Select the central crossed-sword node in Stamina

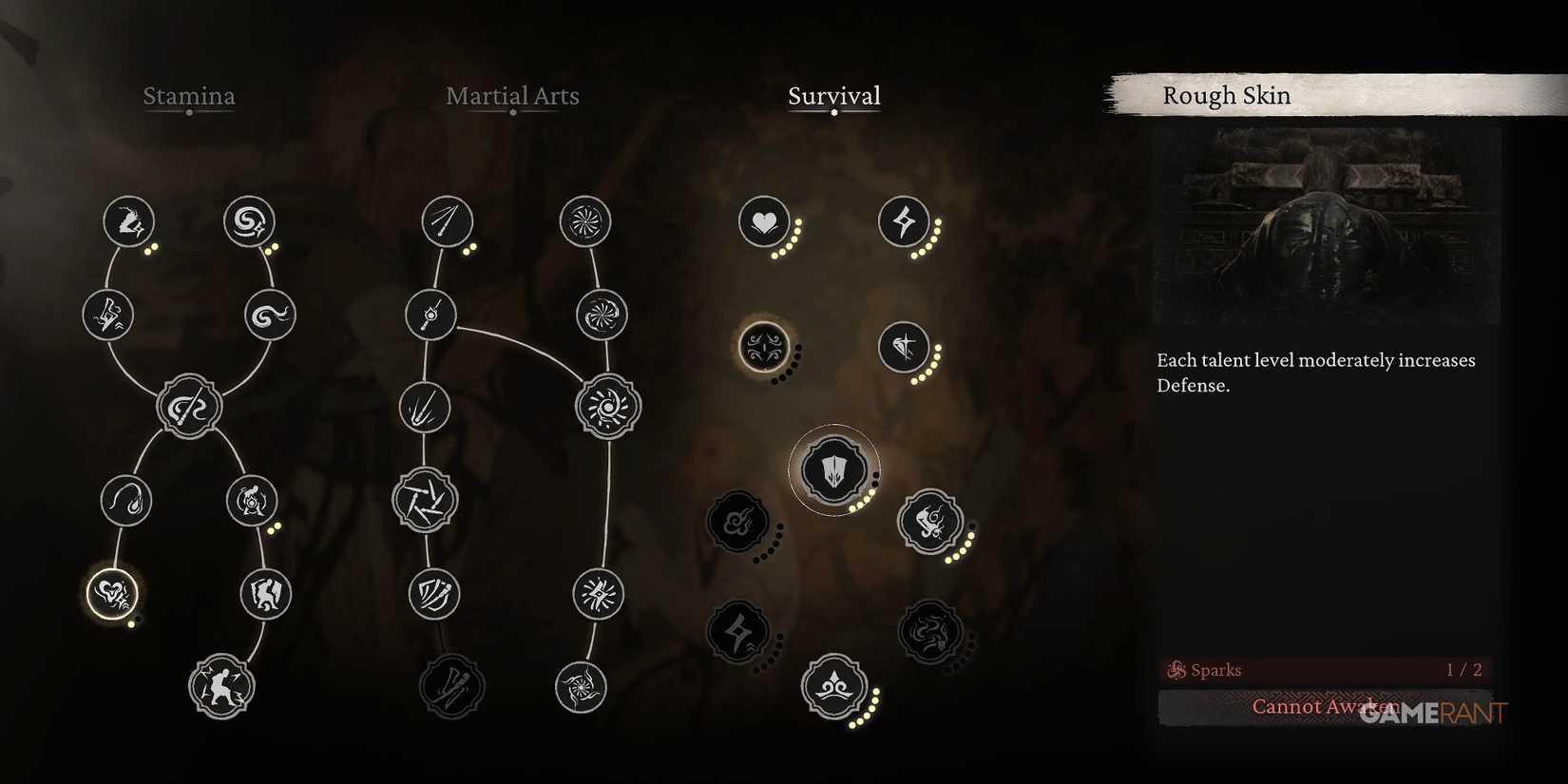188,406
